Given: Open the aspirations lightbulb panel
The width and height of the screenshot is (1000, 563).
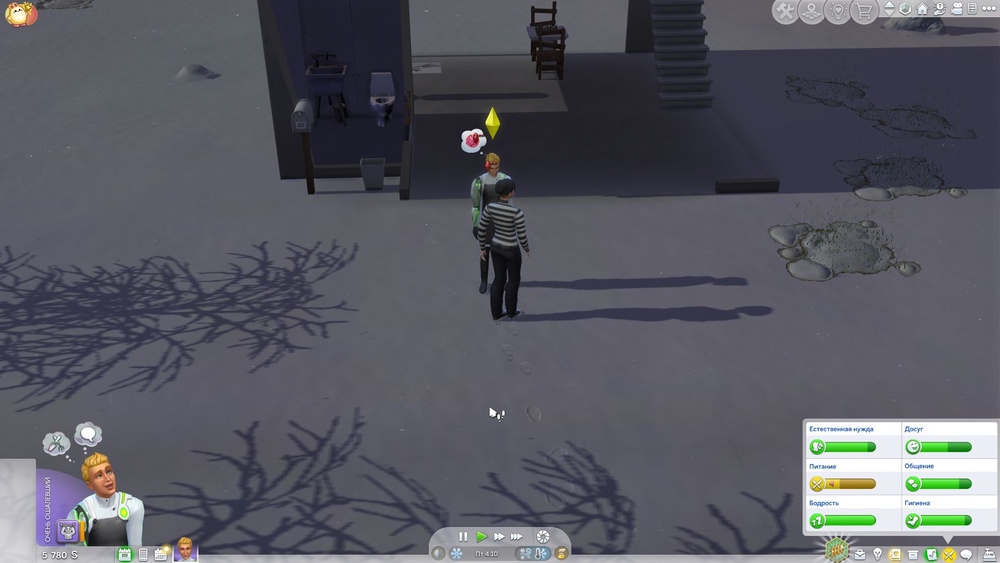Looking at the screenshot, I should (877, 554).
